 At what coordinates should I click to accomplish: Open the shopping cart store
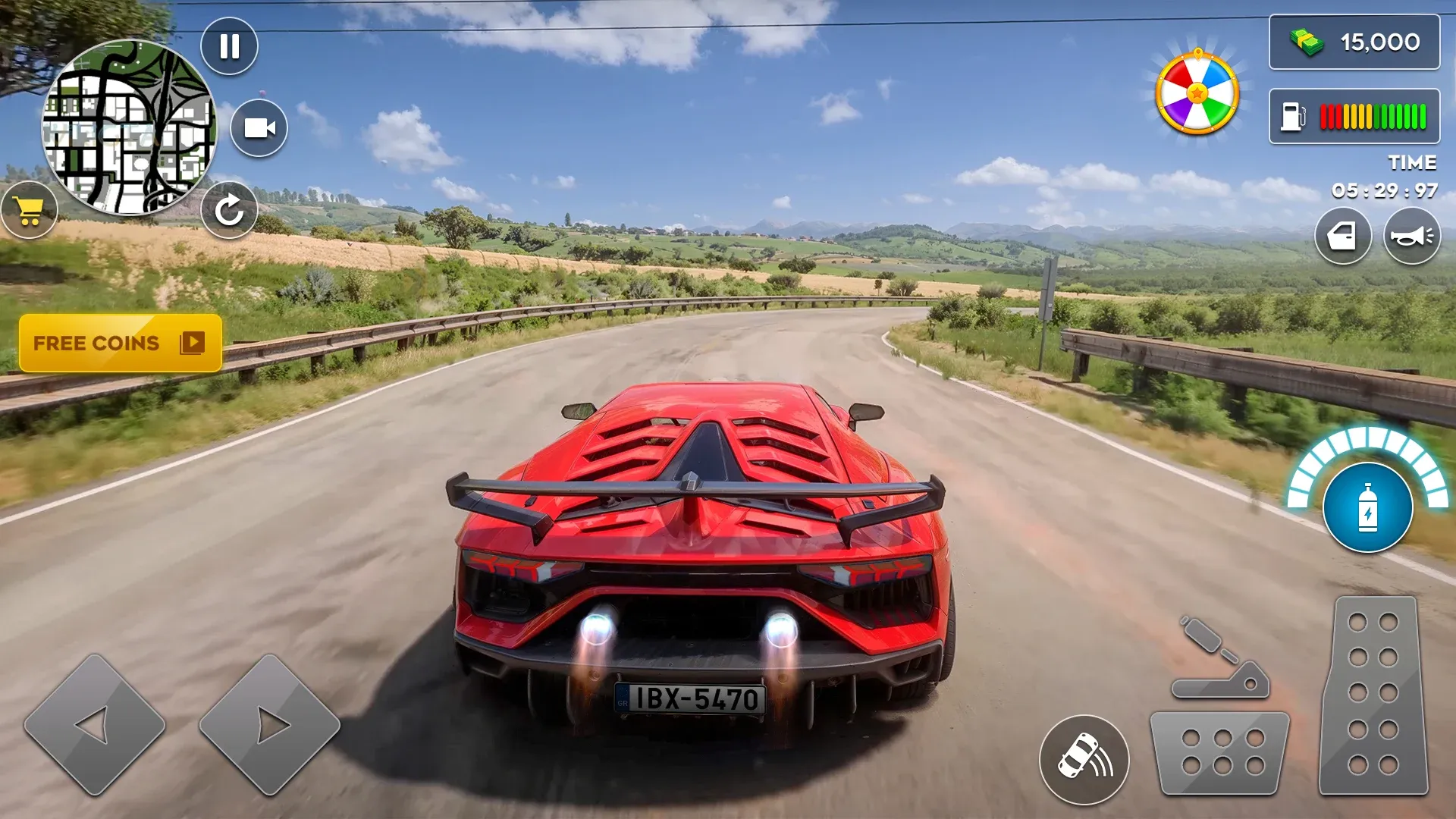click(30, 211)
